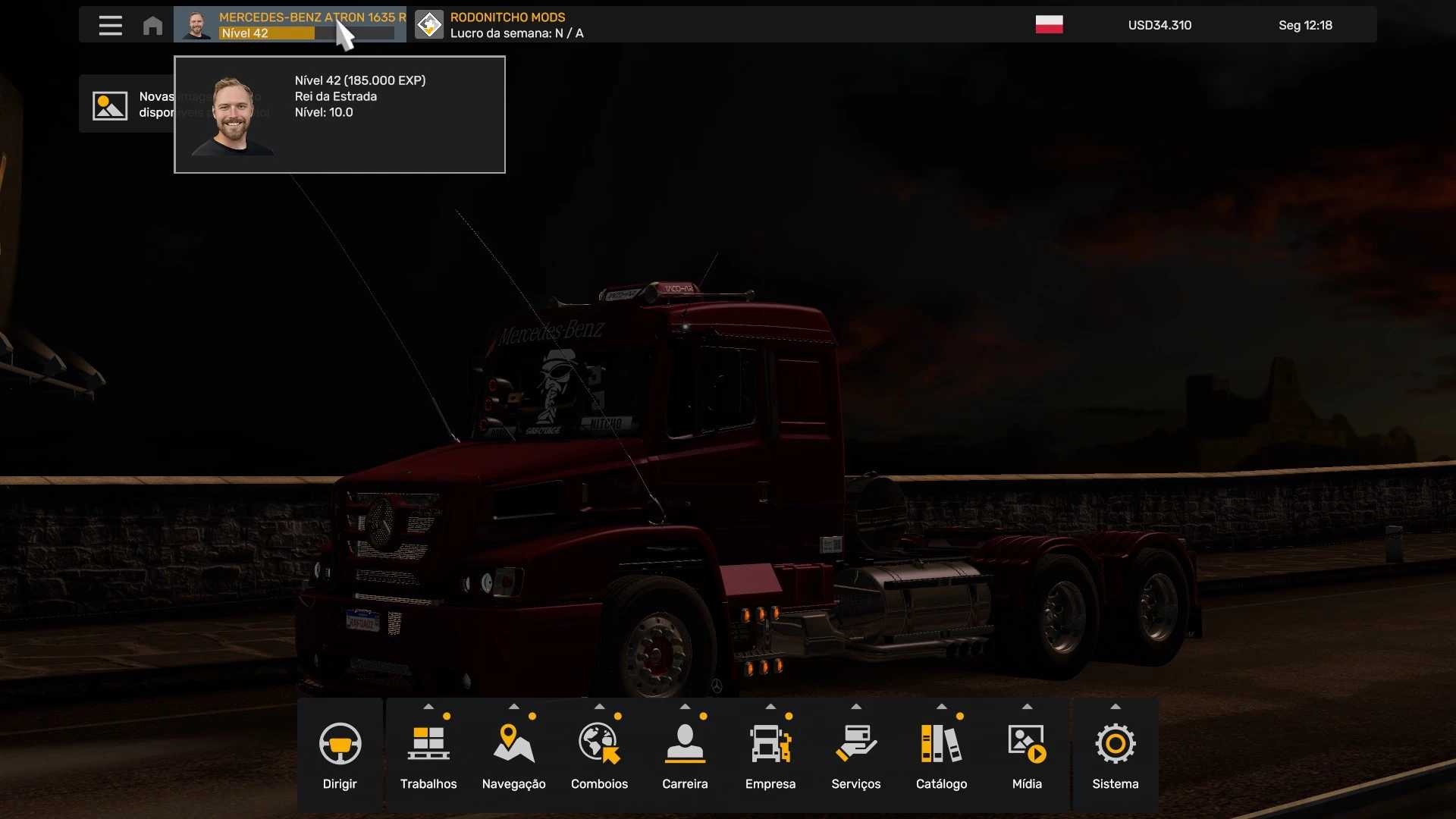Open the Navegação menu

coord(513,754)
